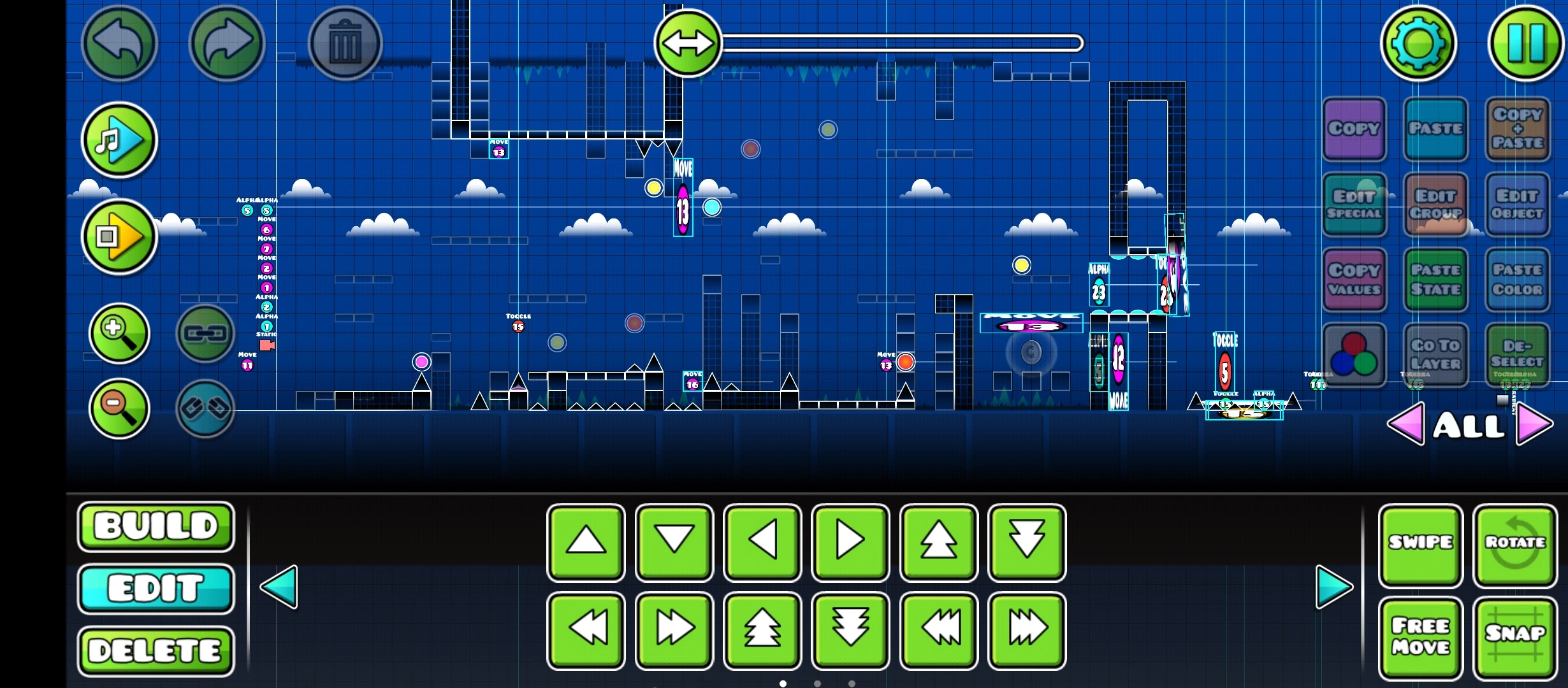Screen dimensions: 1568x688
Task: Switch to the Build tab
Action: point(155,527)
